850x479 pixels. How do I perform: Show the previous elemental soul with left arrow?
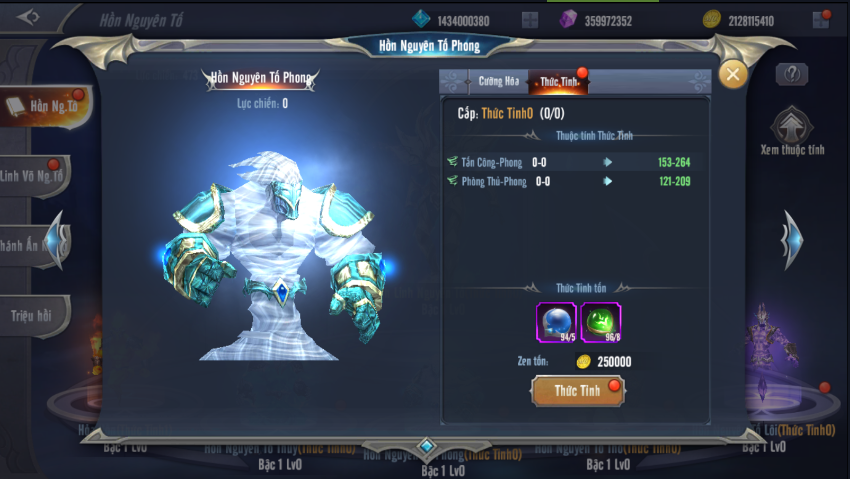pos(60,240)
